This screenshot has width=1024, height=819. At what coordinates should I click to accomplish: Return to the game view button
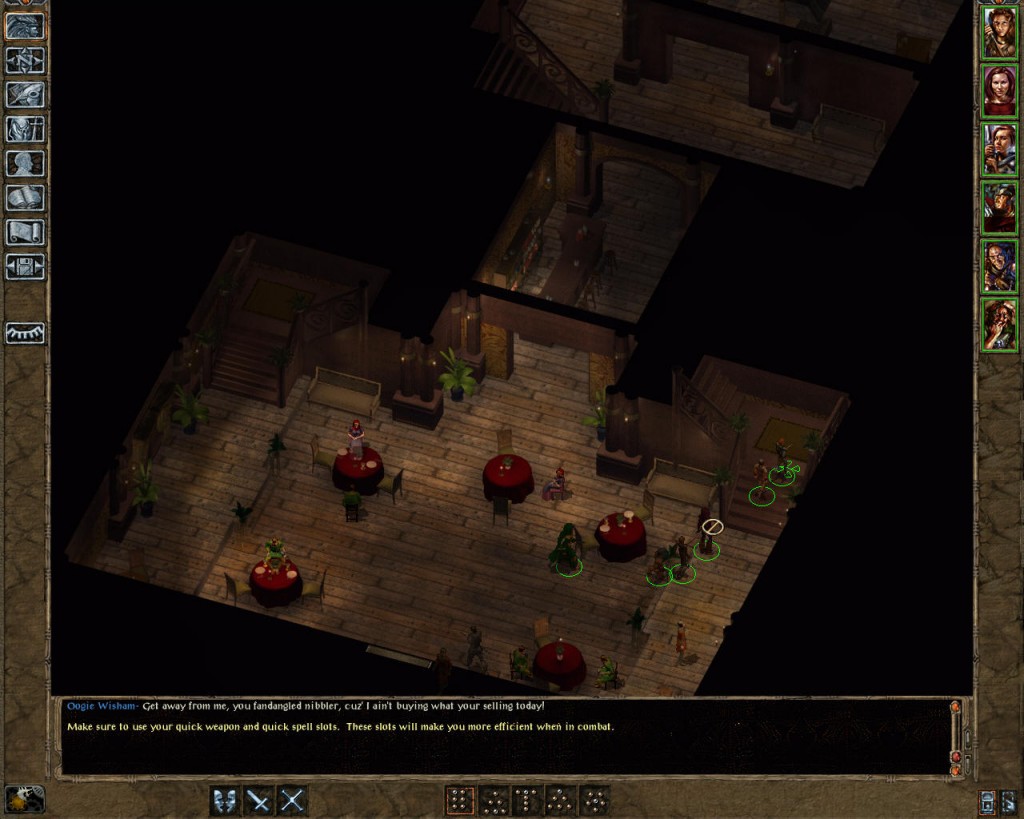(25, 26)
